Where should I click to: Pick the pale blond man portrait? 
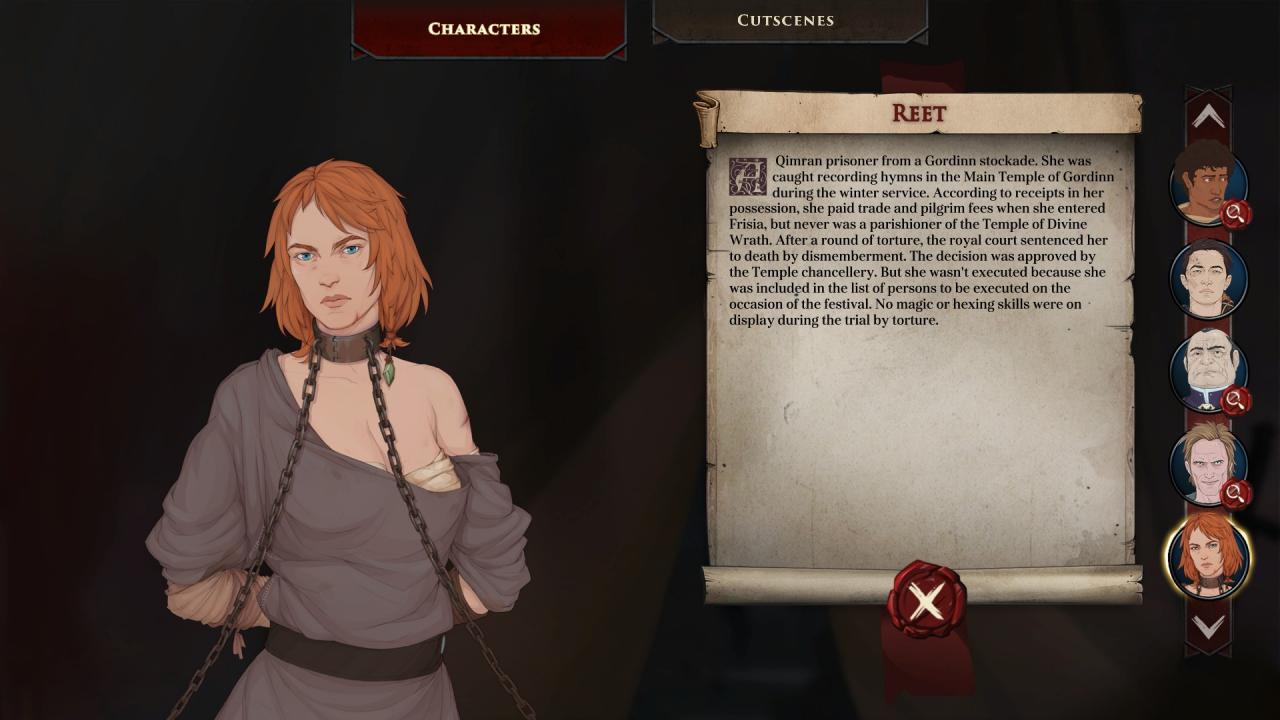tap(1207, 463)
